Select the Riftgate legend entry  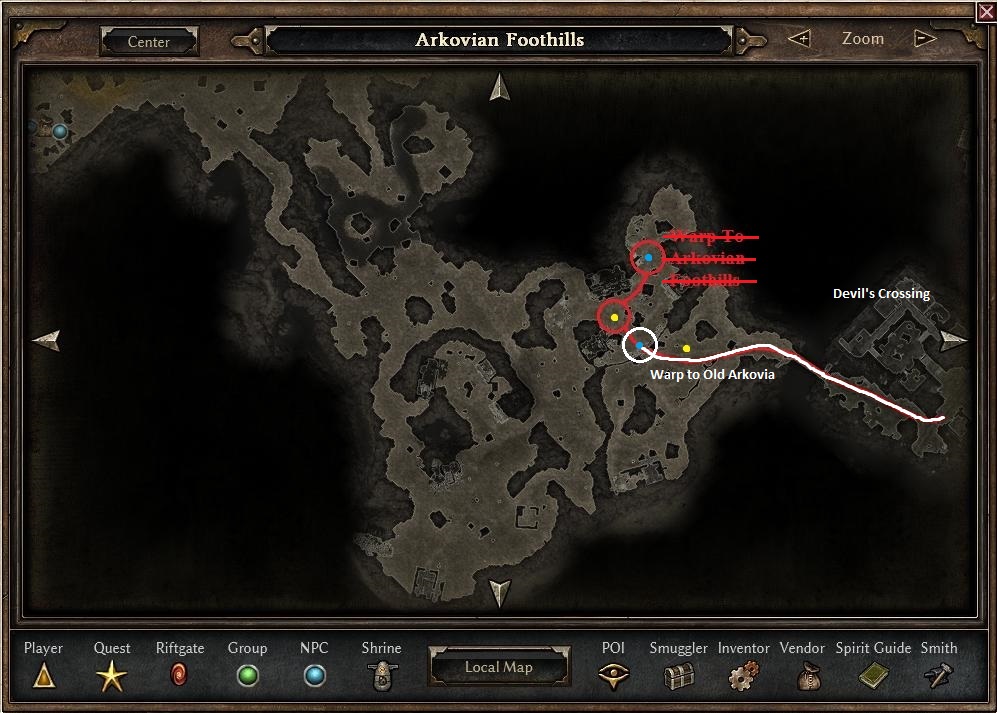point(180,675)
